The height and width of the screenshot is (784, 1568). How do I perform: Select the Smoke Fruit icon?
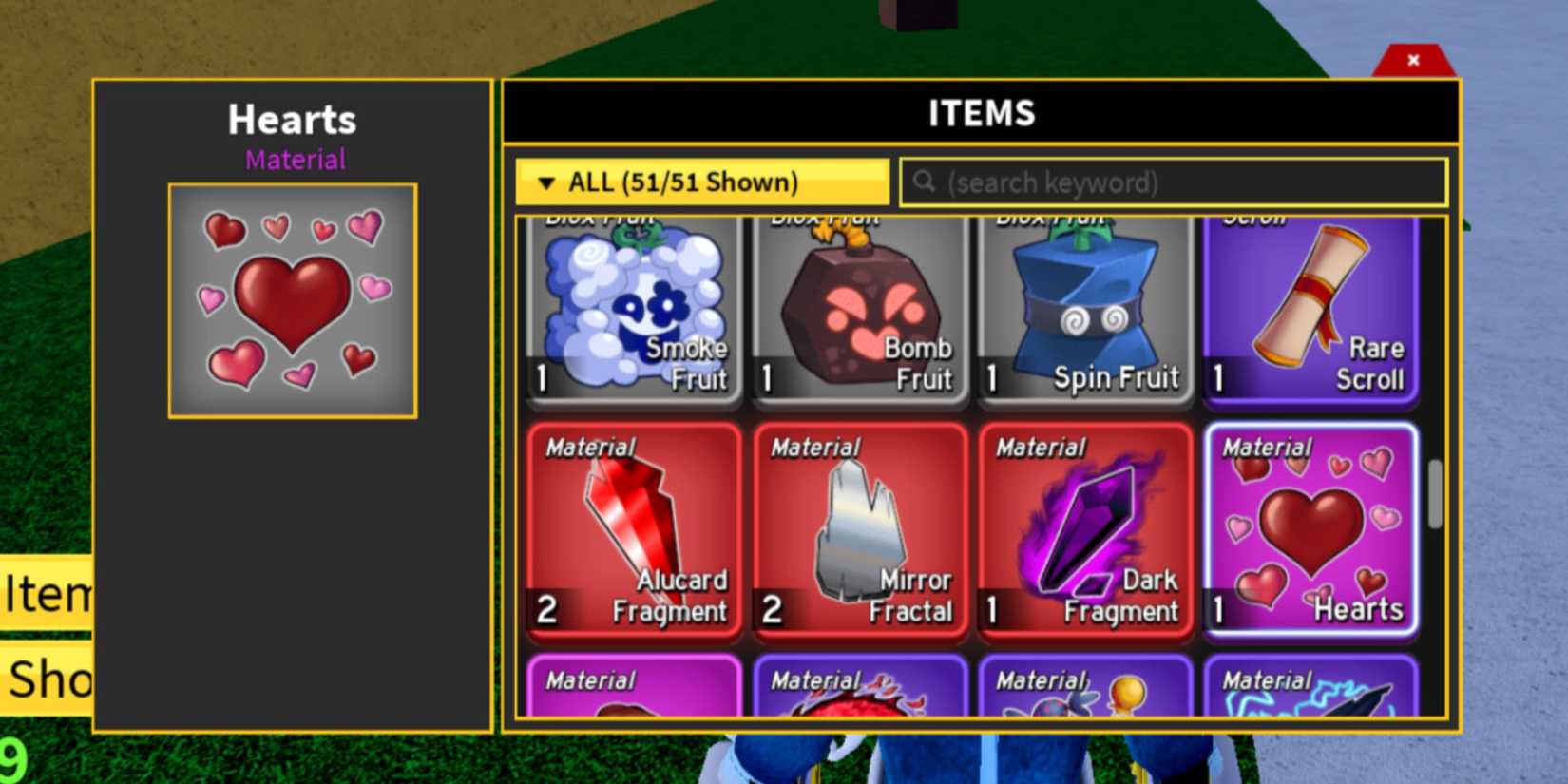pyautogui.click(x=632, y=304)
